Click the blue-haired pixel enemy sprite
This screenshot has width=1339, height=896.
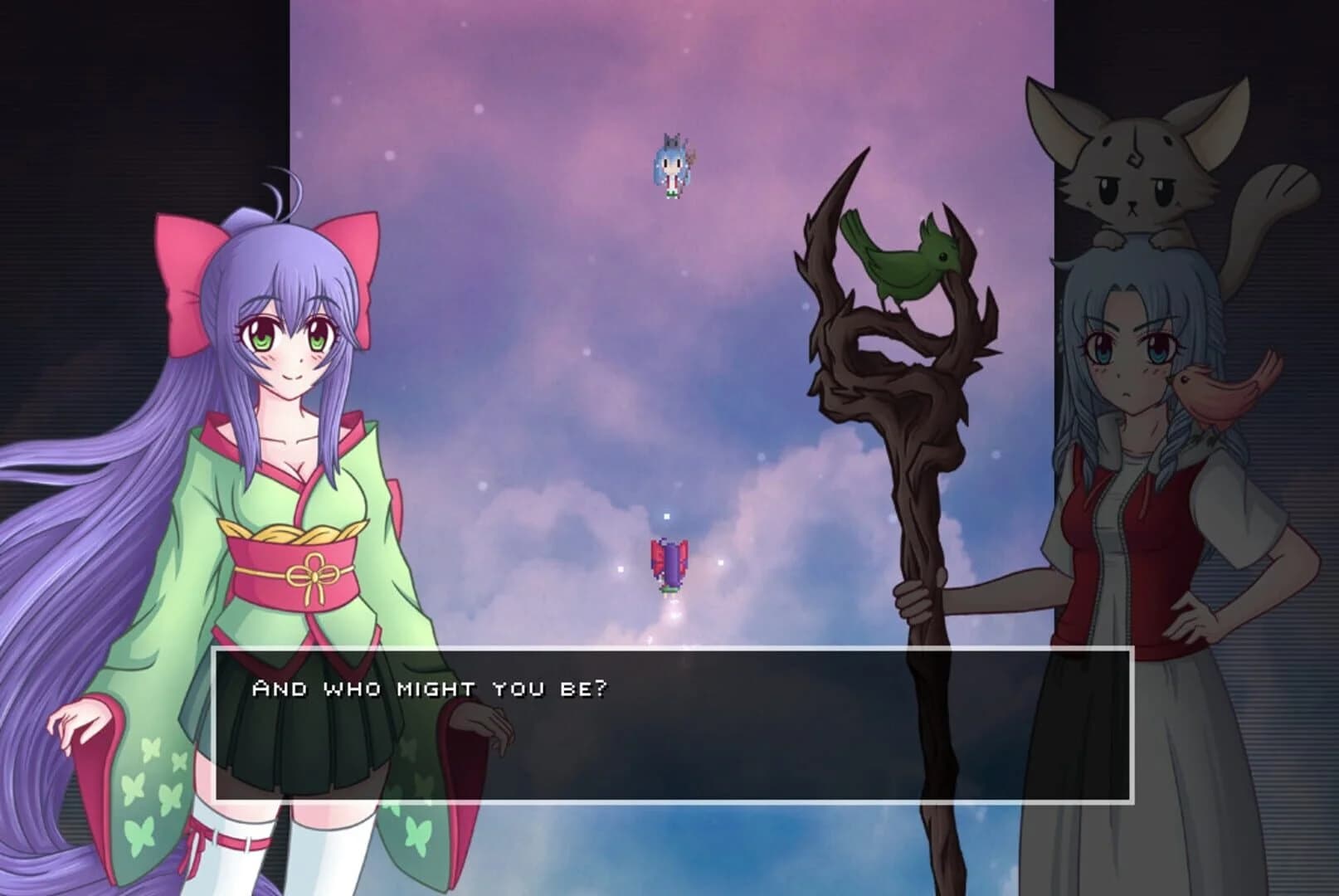pyautogui.click(x=672, y=166)
